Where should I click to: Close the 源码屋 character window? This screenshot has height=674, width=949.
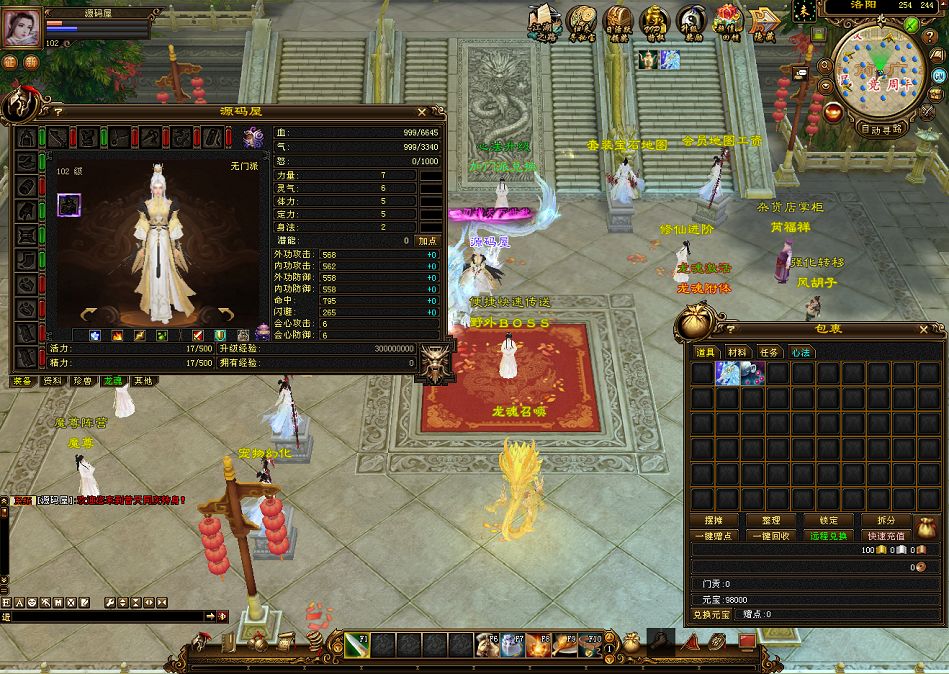coord(422,112)
